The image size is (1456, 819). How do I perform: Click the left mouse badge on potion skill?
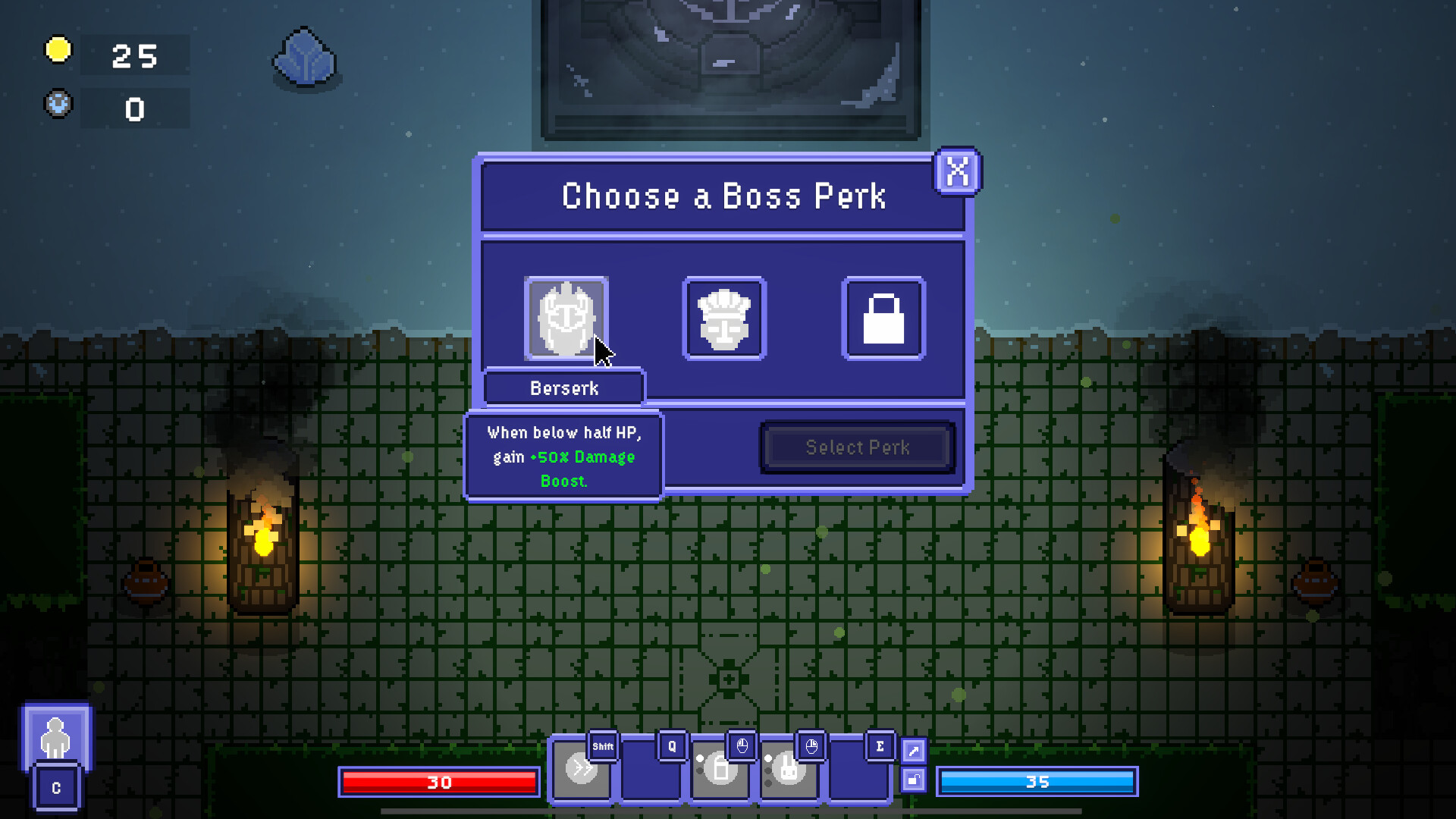coord(742,746)
